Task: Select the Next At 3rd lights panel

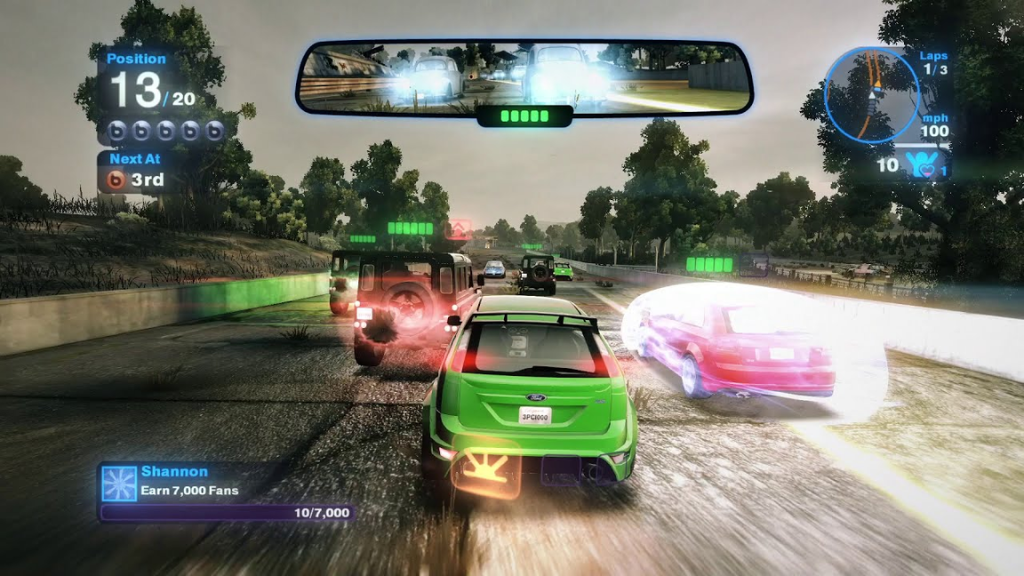Action: tap(139, 172)
